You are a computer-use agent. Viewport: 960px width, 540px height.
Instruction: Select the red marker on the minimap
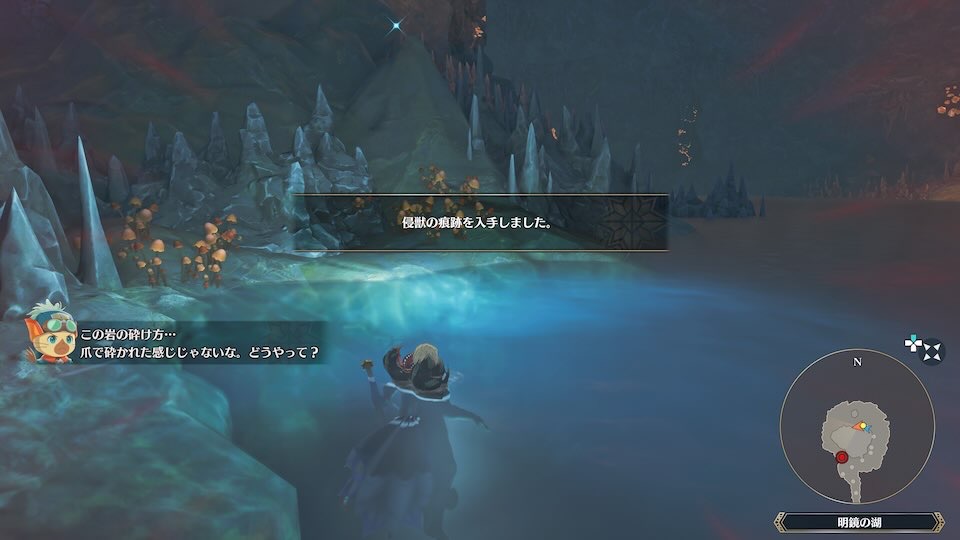(842, 457)
